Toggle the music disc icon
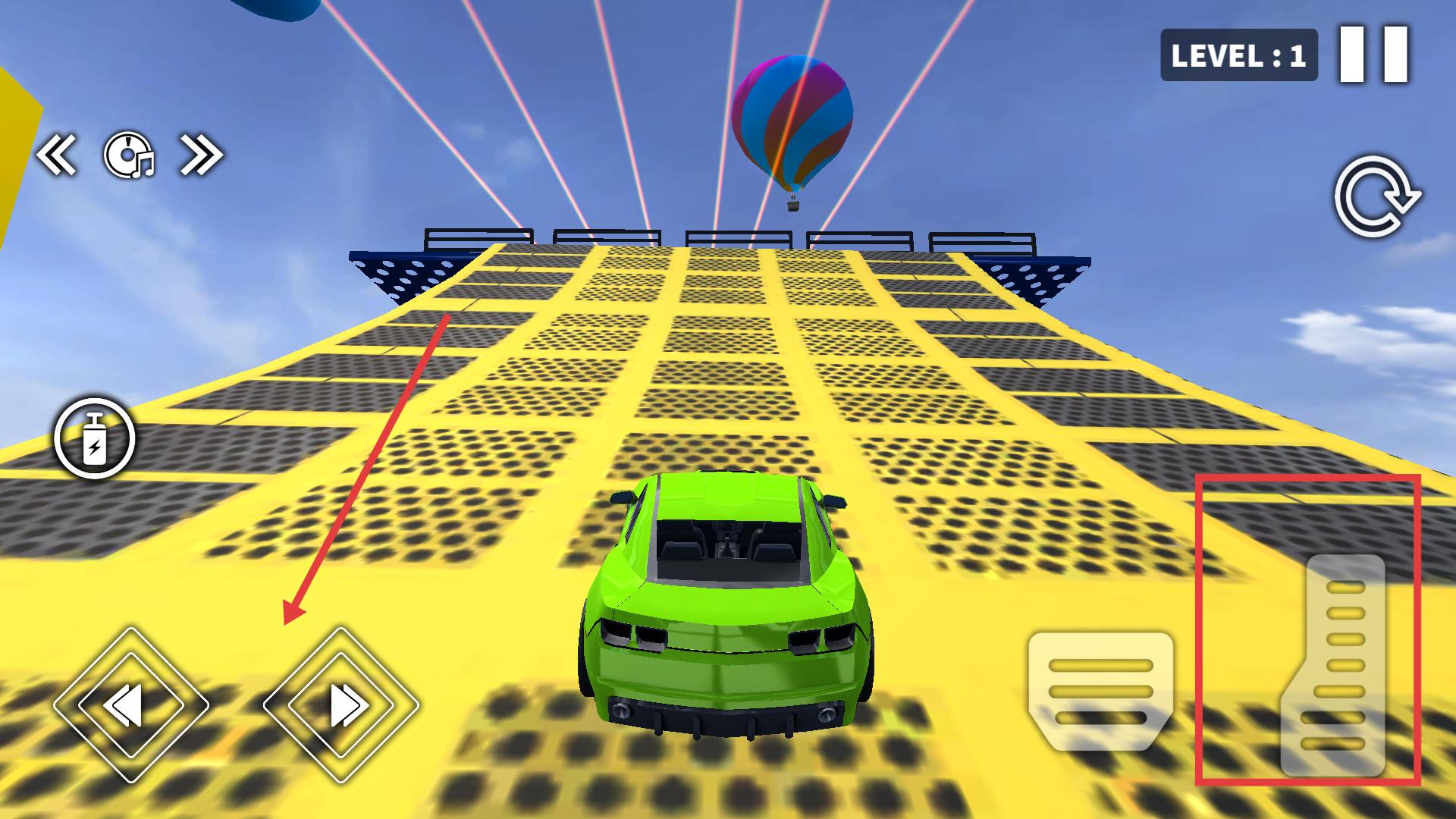Screen dimensions: 1456x819 coord(128,155)
